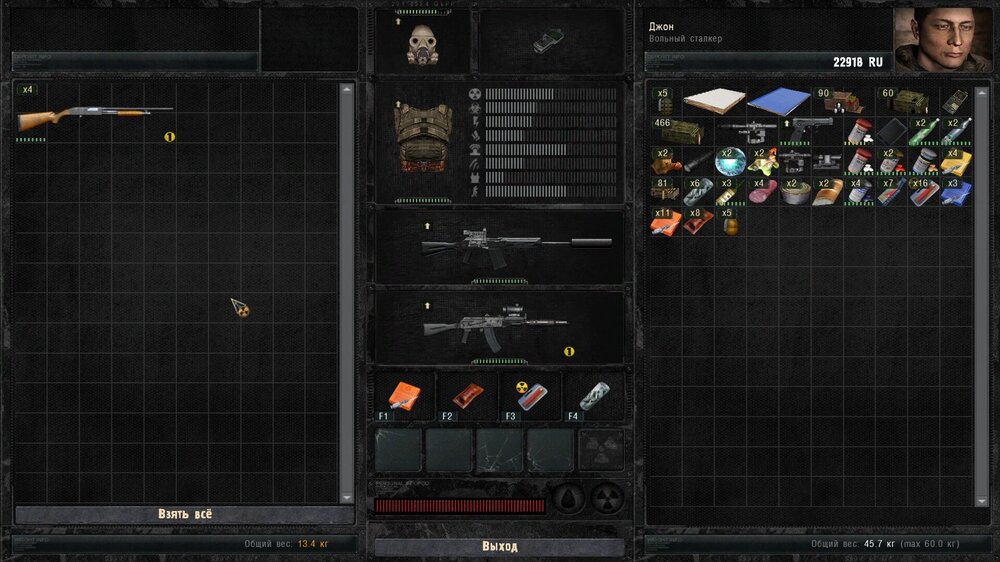The width and height of the screenshot is (1000, 562).
Task: Select the green vodka bottle item
Action: pos(923,131)
